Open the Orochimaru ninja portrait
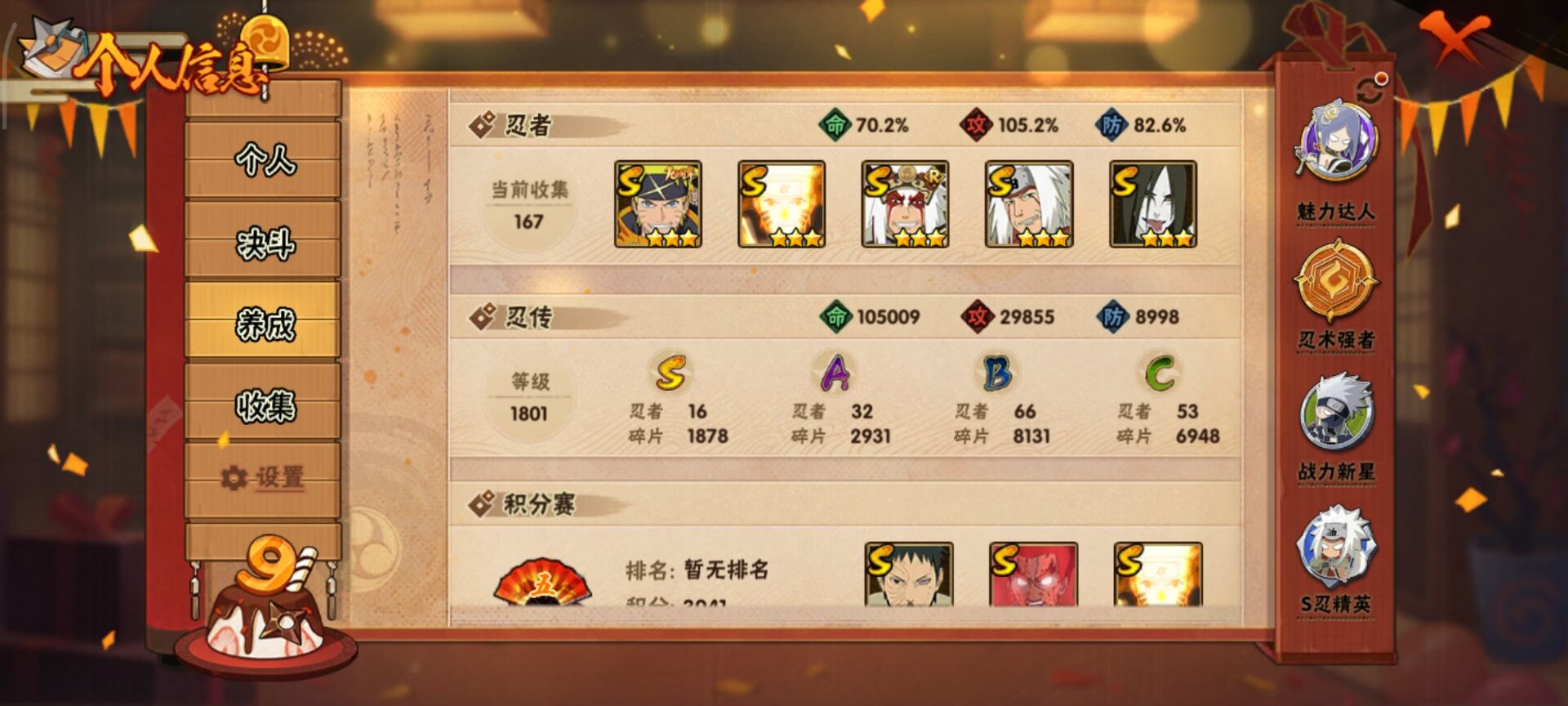This screenshot has height=706, width=1568. point(1156,204)
